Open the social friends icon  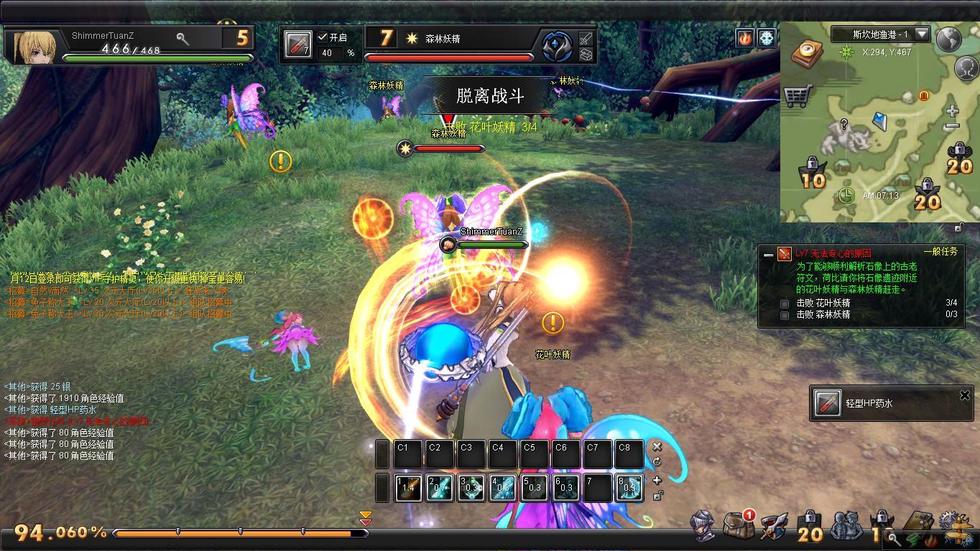pos(846,524)
